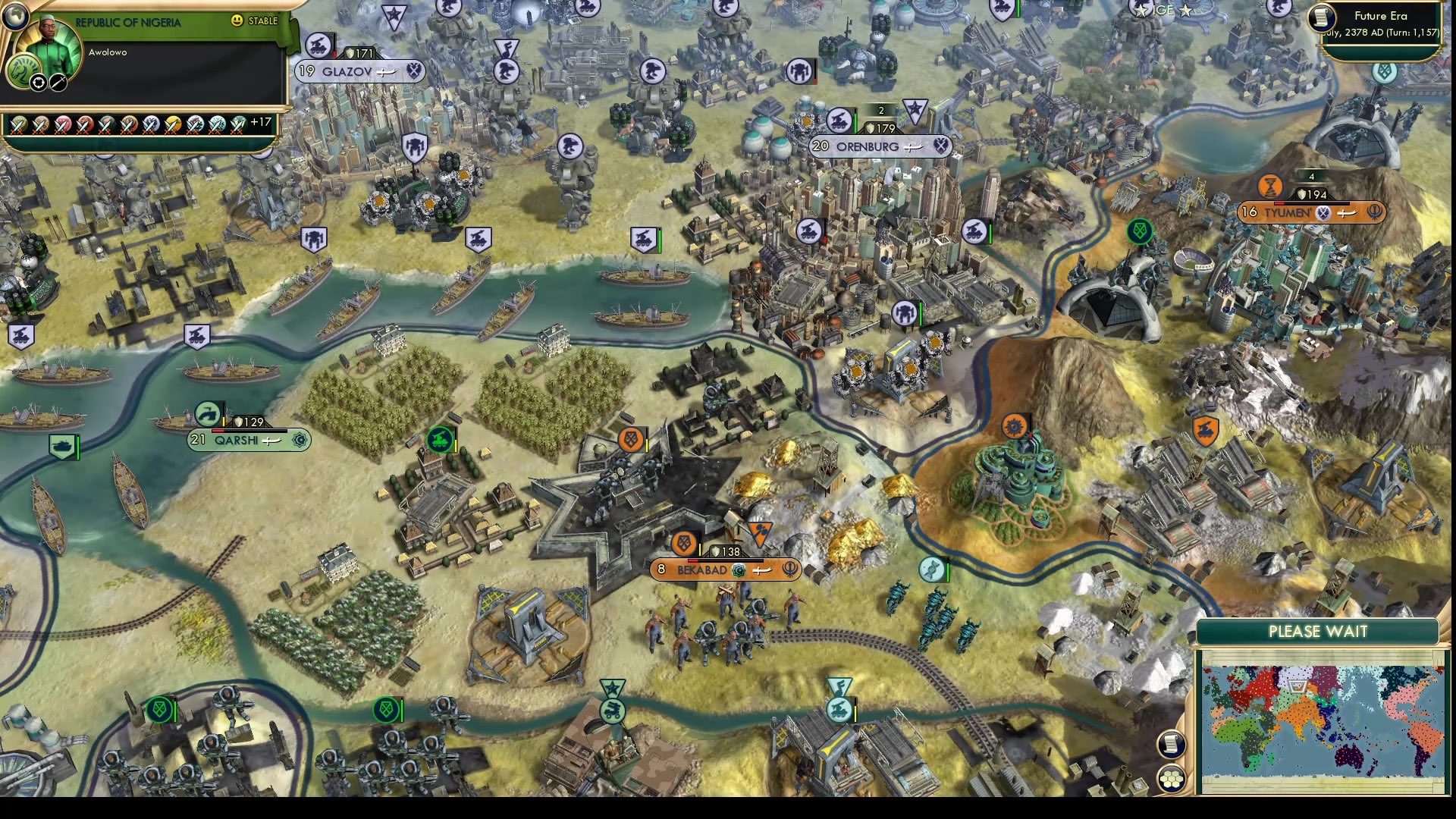The image size is (1456, 819).
Task: Expand Orenburg's city banner details
Action: tap(880, 147)
